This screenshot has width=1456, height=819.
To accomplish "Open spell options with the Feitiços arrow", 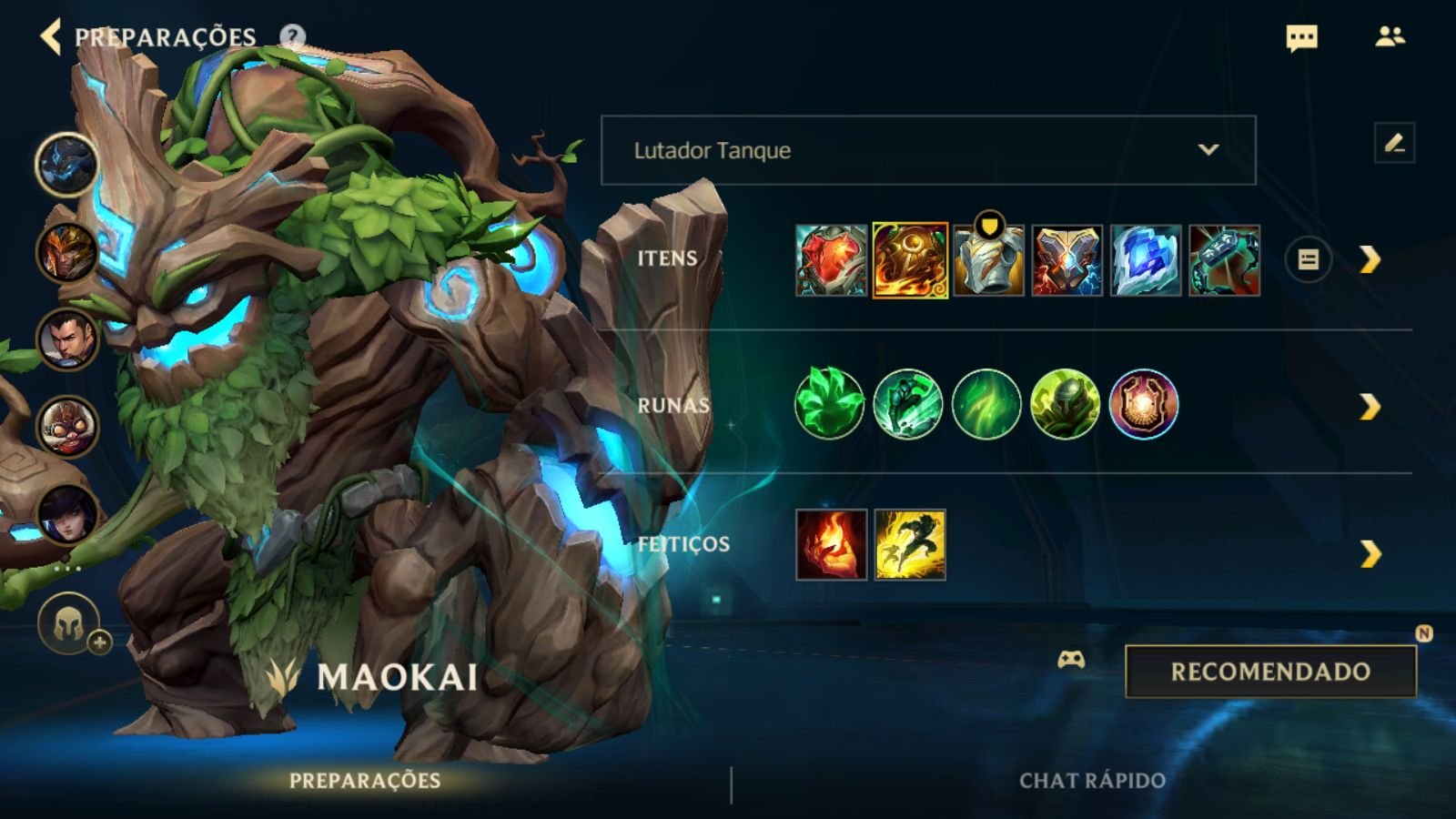I will pyautogui.click(x=1370, y=553).
